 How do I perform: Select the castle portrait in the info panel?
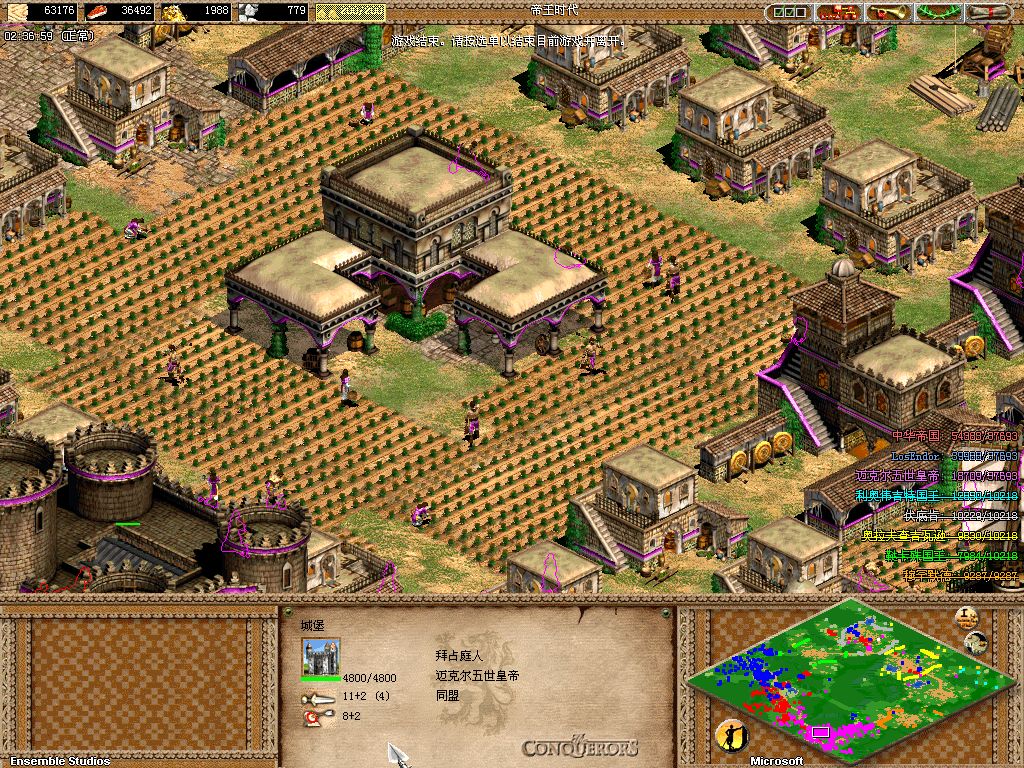[x=321, y=657]
